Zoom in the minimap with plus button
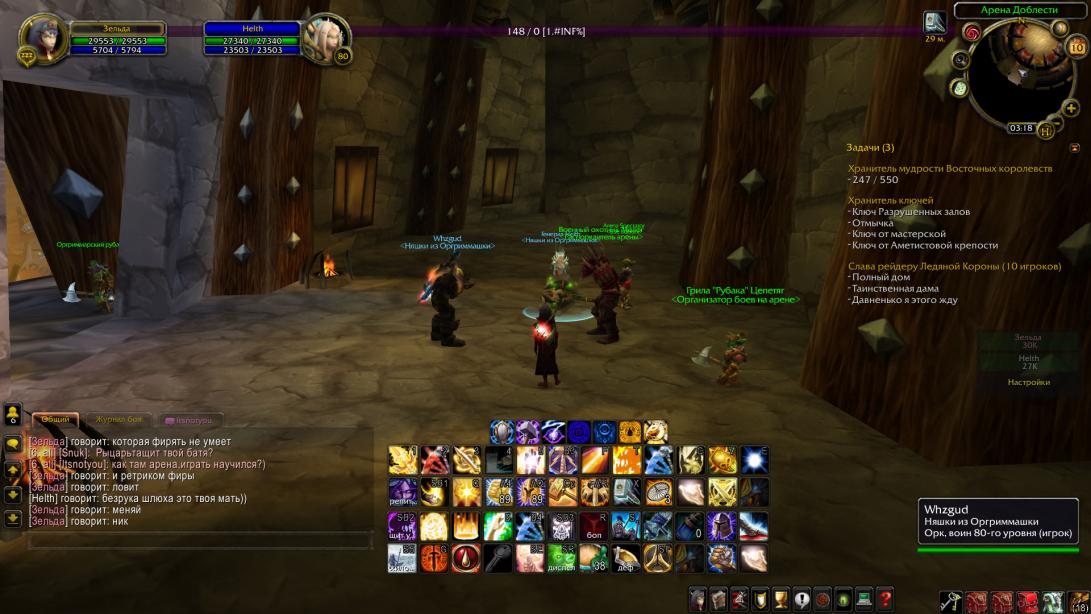The image size is (1091, 614). click(x=1071, y=108)
